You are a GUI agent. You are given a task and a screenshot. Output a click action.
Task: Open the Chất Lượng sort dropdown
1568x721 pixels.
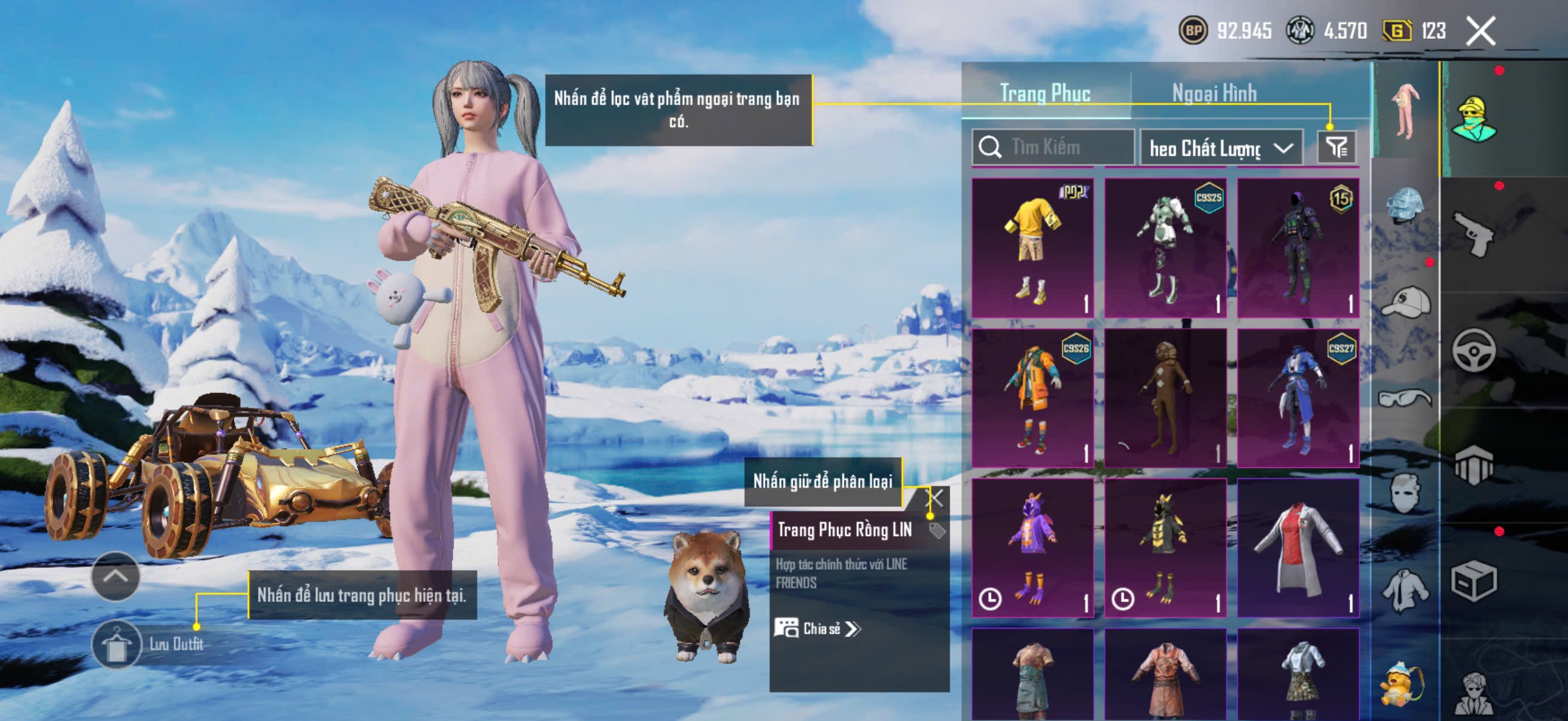[1221, 148]
